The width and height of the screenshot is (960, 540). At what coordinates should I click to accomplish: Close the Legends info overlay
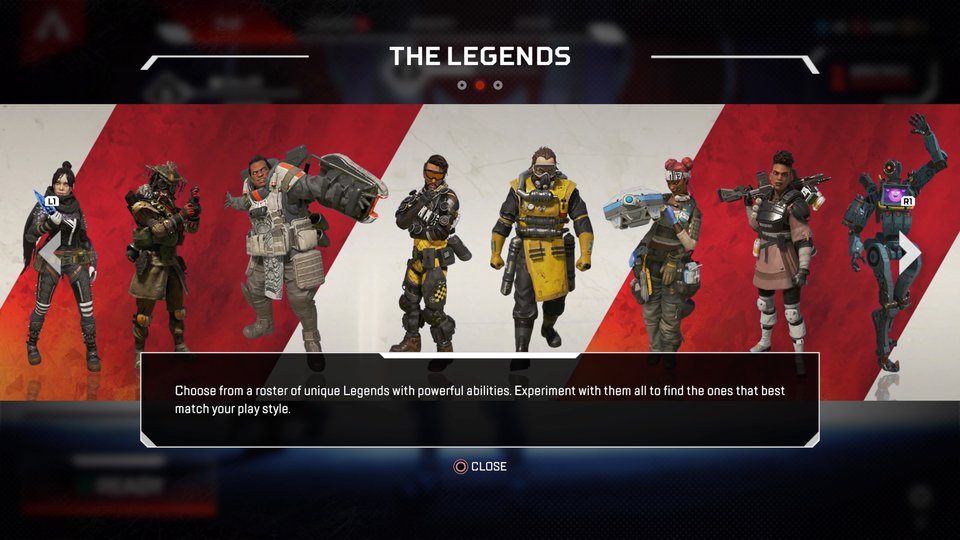coord(480,466)
